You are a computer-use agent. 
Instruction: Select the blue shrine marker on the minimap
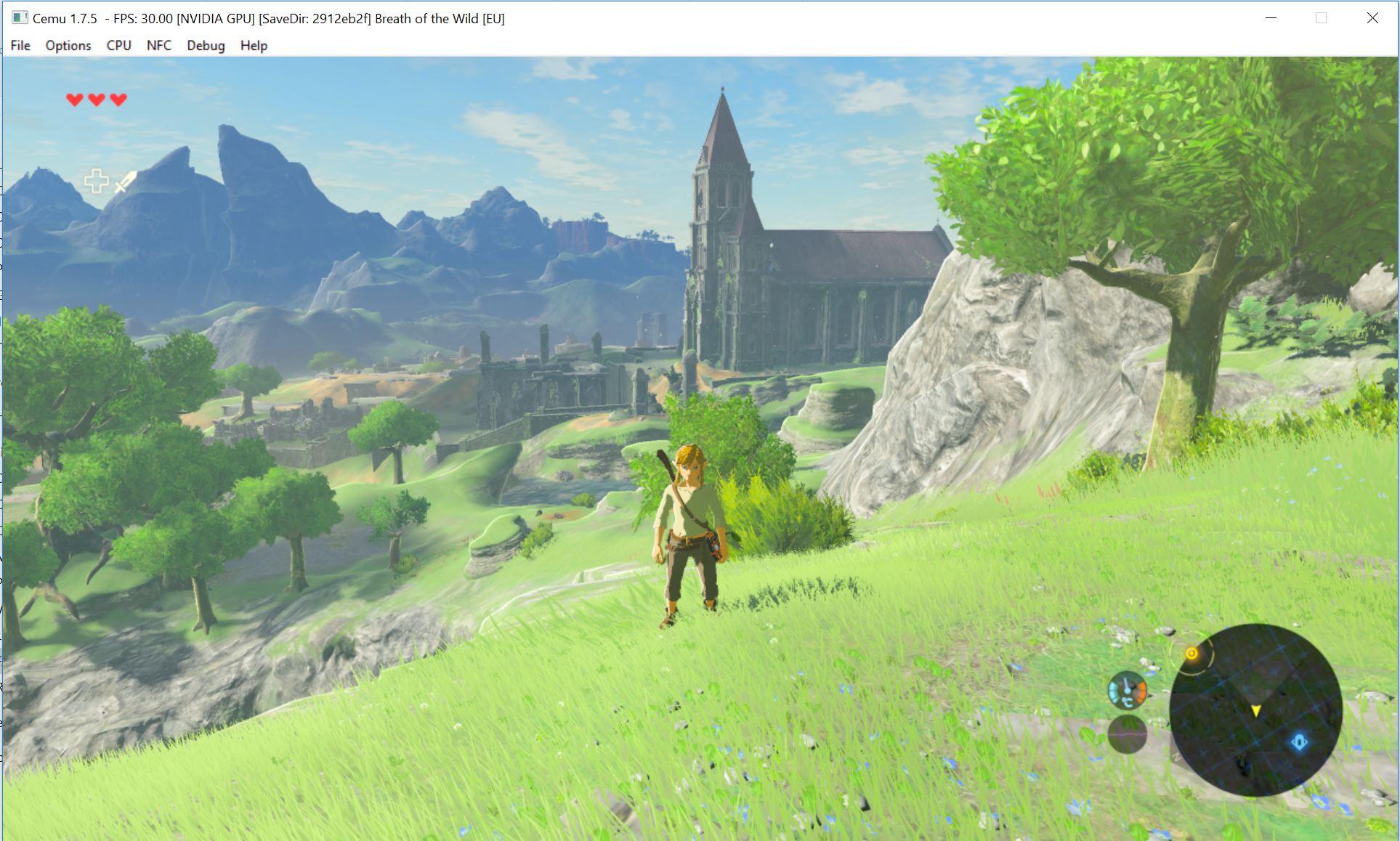point(1299,742)
